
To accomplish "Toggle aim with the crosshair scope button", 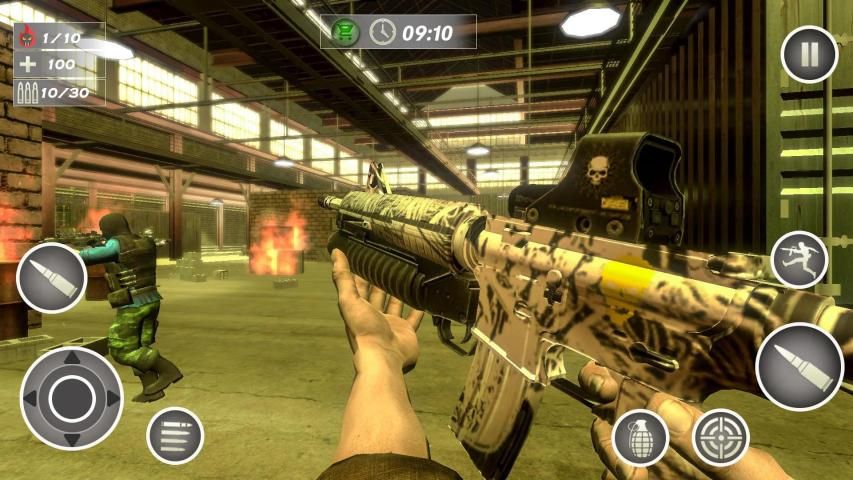I will 720,437.
